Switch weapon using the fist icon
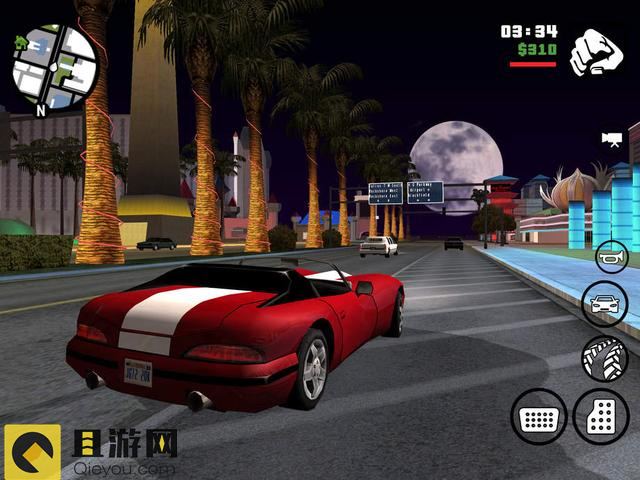Image resolution: width=640 pixels, height=480 pixels. point(596,52)
